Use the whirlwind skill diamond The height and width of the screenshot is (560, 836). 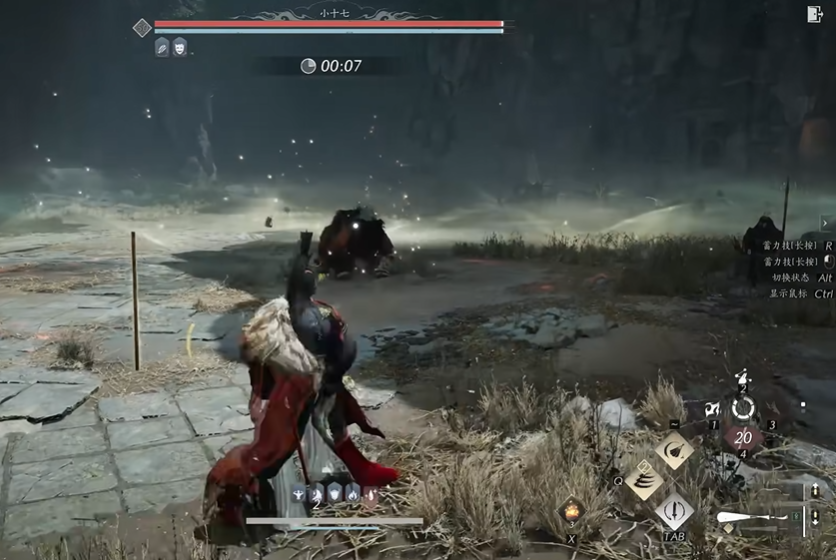[x=645, y=480]
